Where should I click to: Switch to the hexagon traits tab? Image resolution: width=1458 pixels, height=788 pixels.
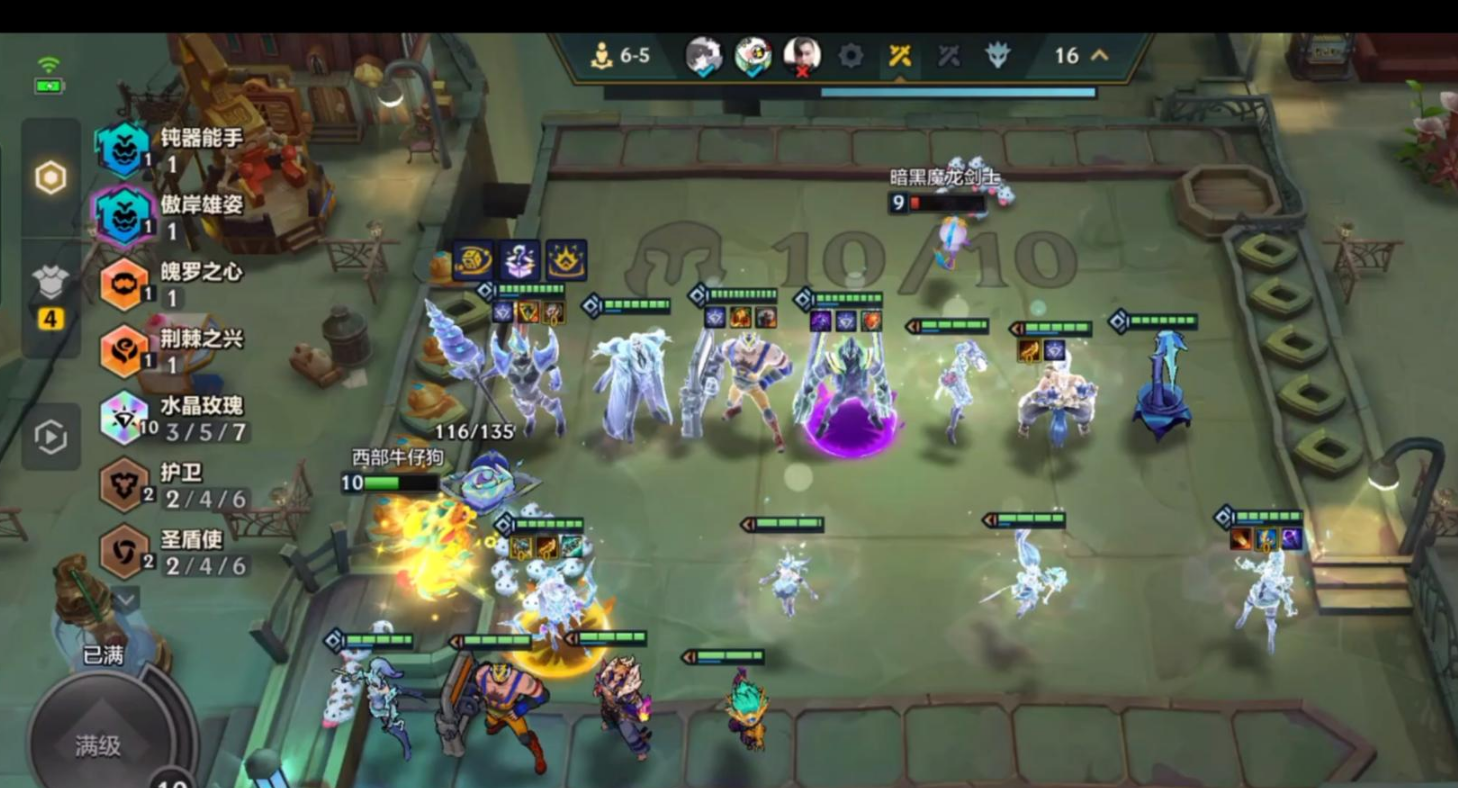(50, 178)
